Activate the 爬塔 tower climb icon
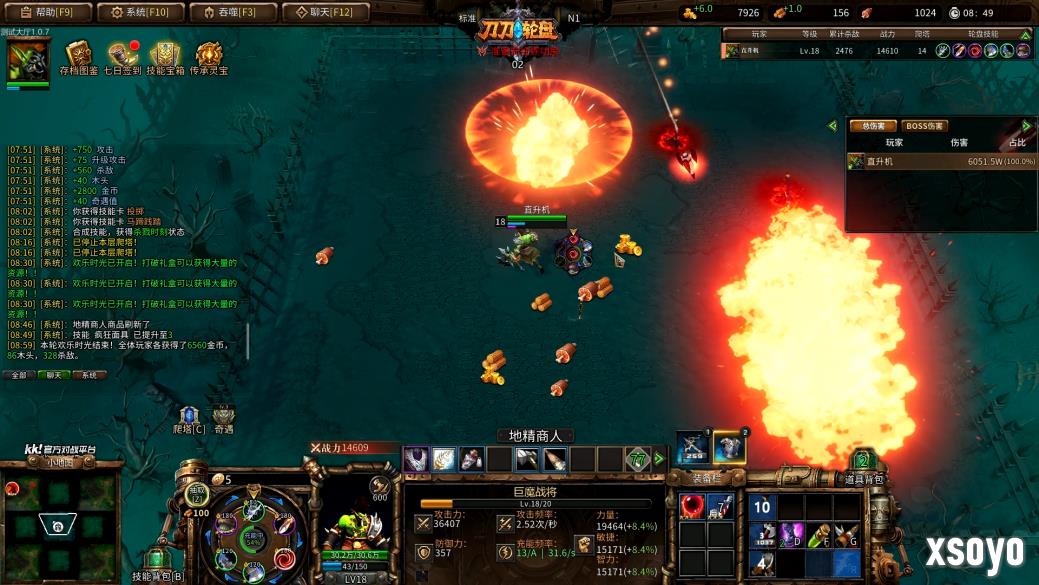The width and height of the screenshot is (1039, 585). click(x=189, y=418)
